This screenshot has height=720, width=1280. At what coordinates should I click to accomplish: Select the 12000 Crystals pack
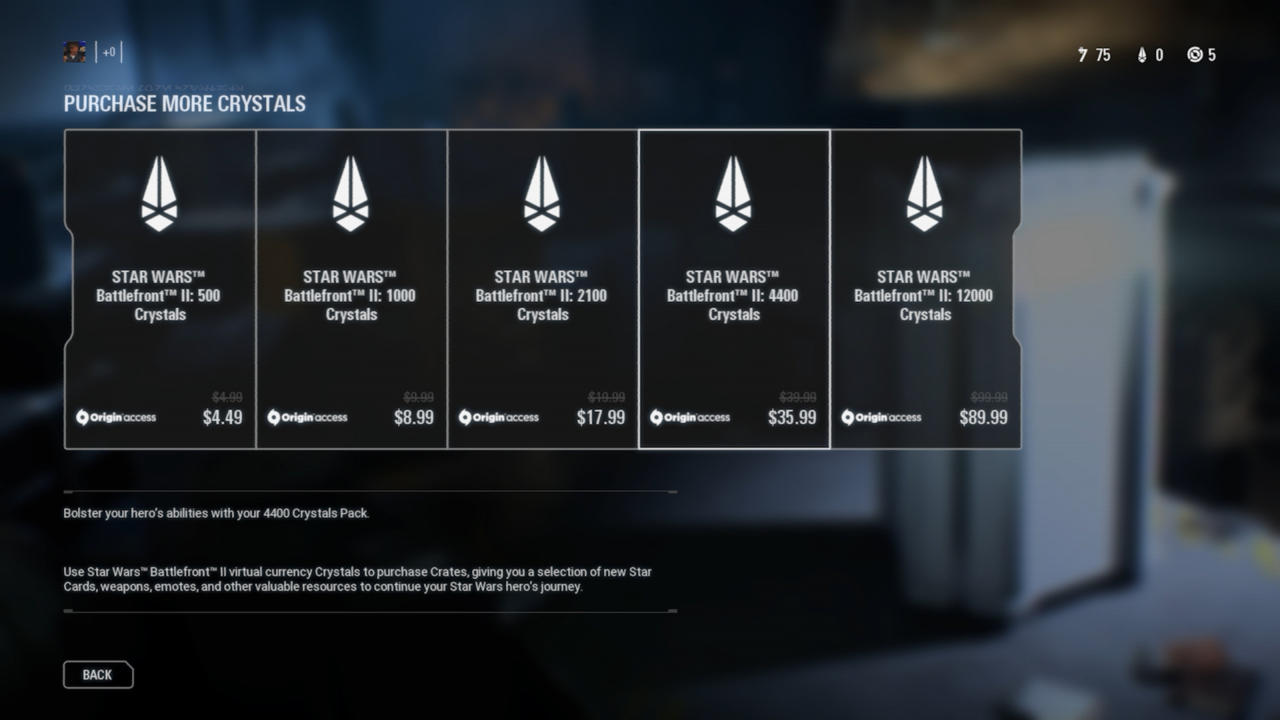925,290
